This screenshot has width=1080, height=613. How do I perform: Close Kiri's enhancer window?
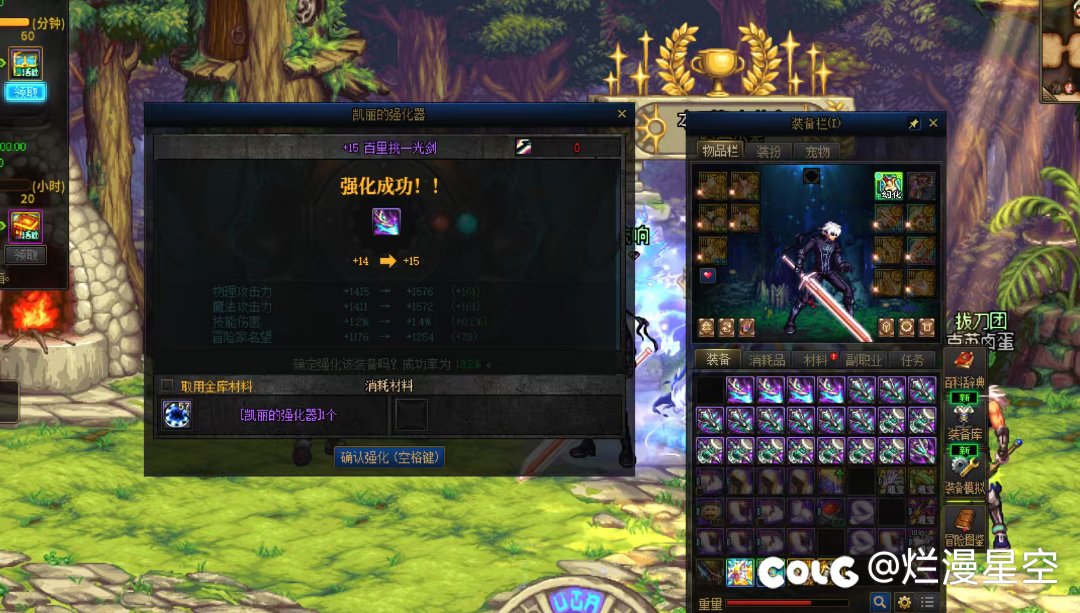622,115
